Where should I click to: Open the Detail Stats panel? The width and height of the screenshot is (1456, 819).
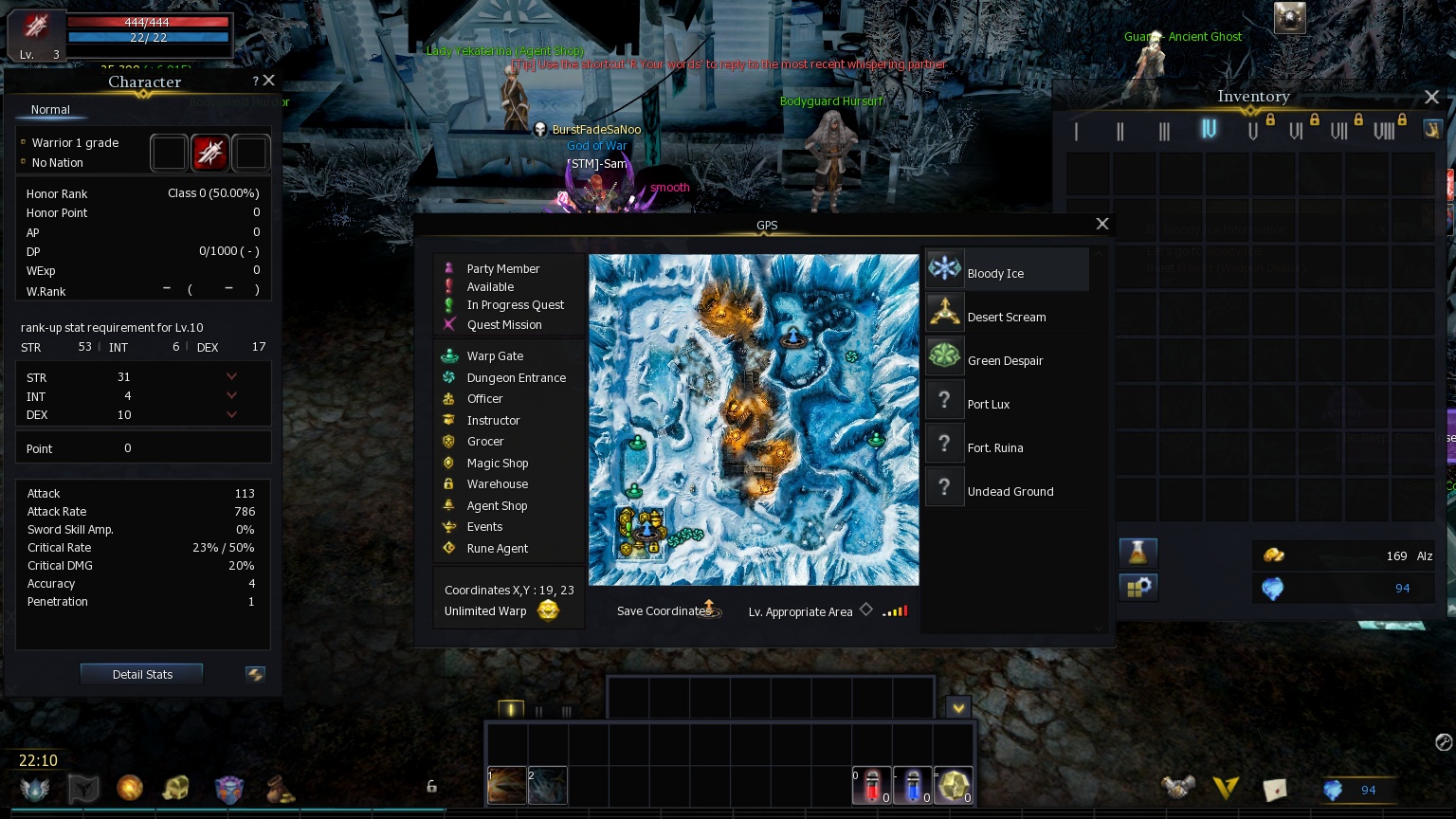click(142, 674)
